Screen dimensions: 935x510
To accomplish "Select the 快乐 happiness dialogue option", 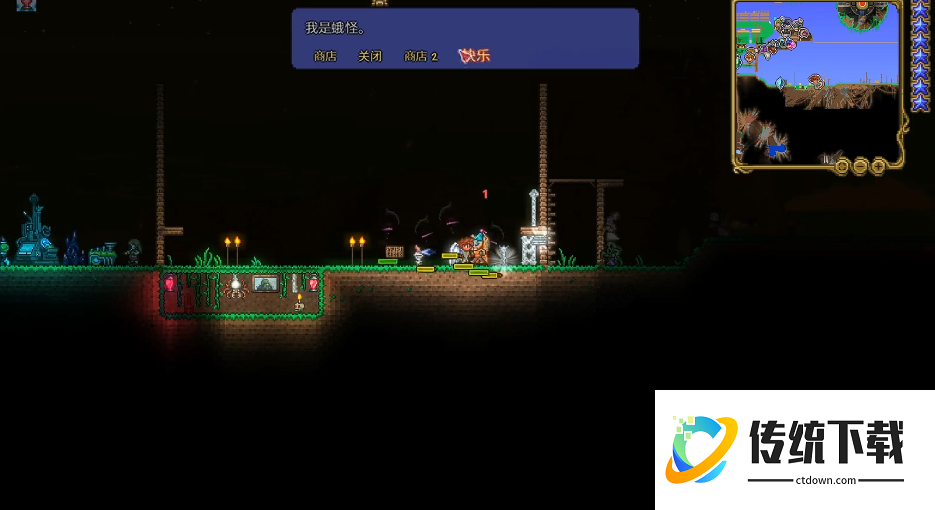I will tap(474, 56).
